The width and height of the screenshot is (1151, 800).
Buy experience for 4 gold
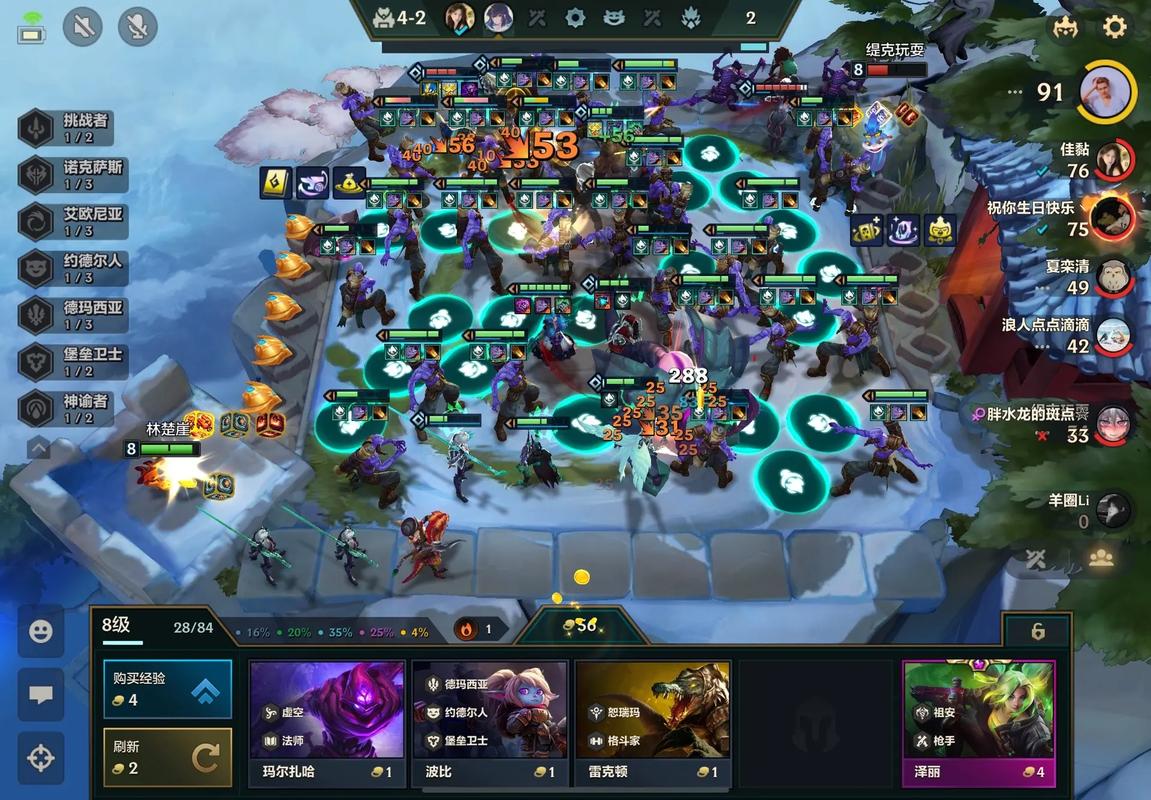(167, 688)
